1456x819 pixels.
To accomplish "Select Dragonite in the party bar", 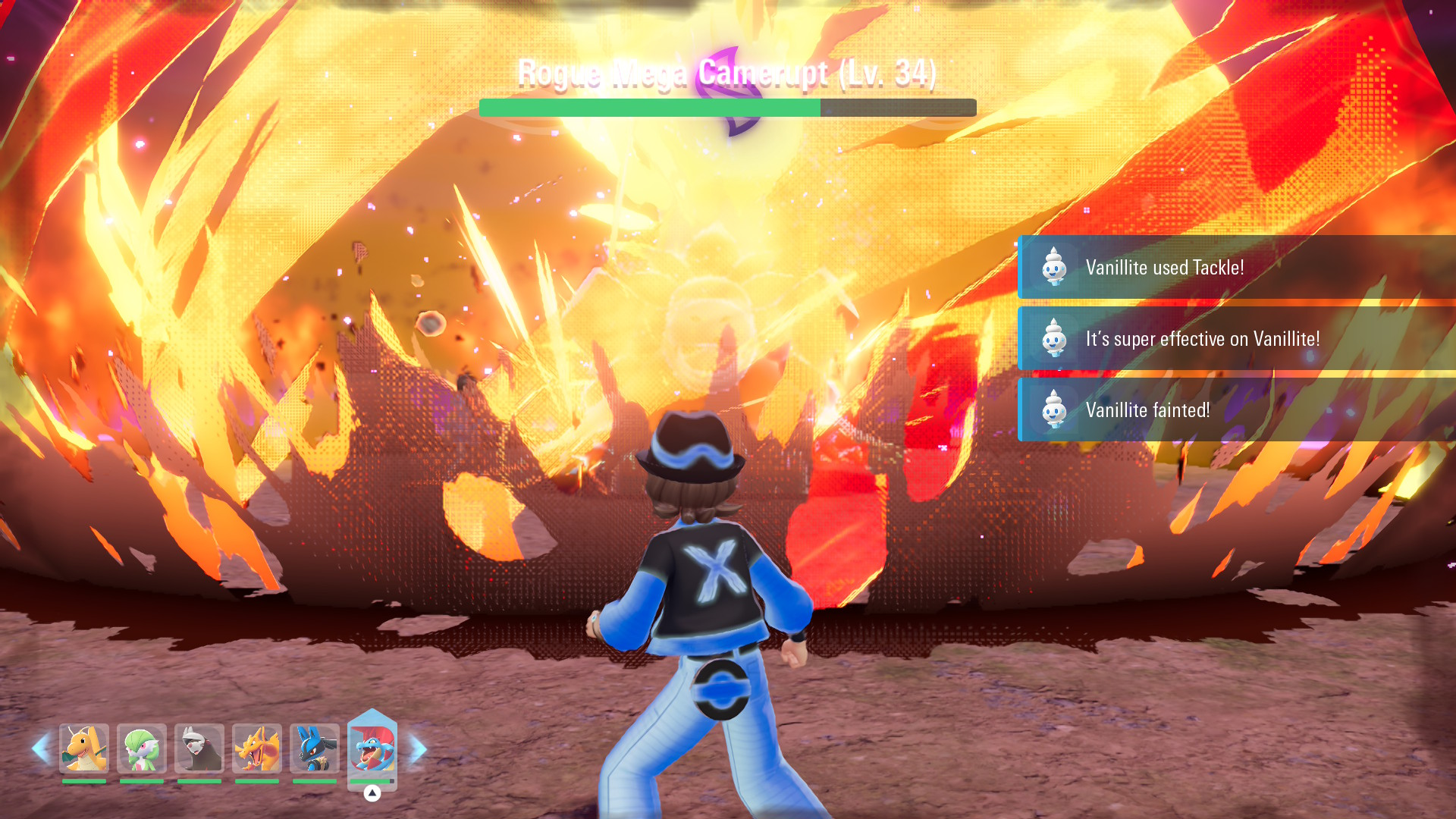I will [84, 748].
